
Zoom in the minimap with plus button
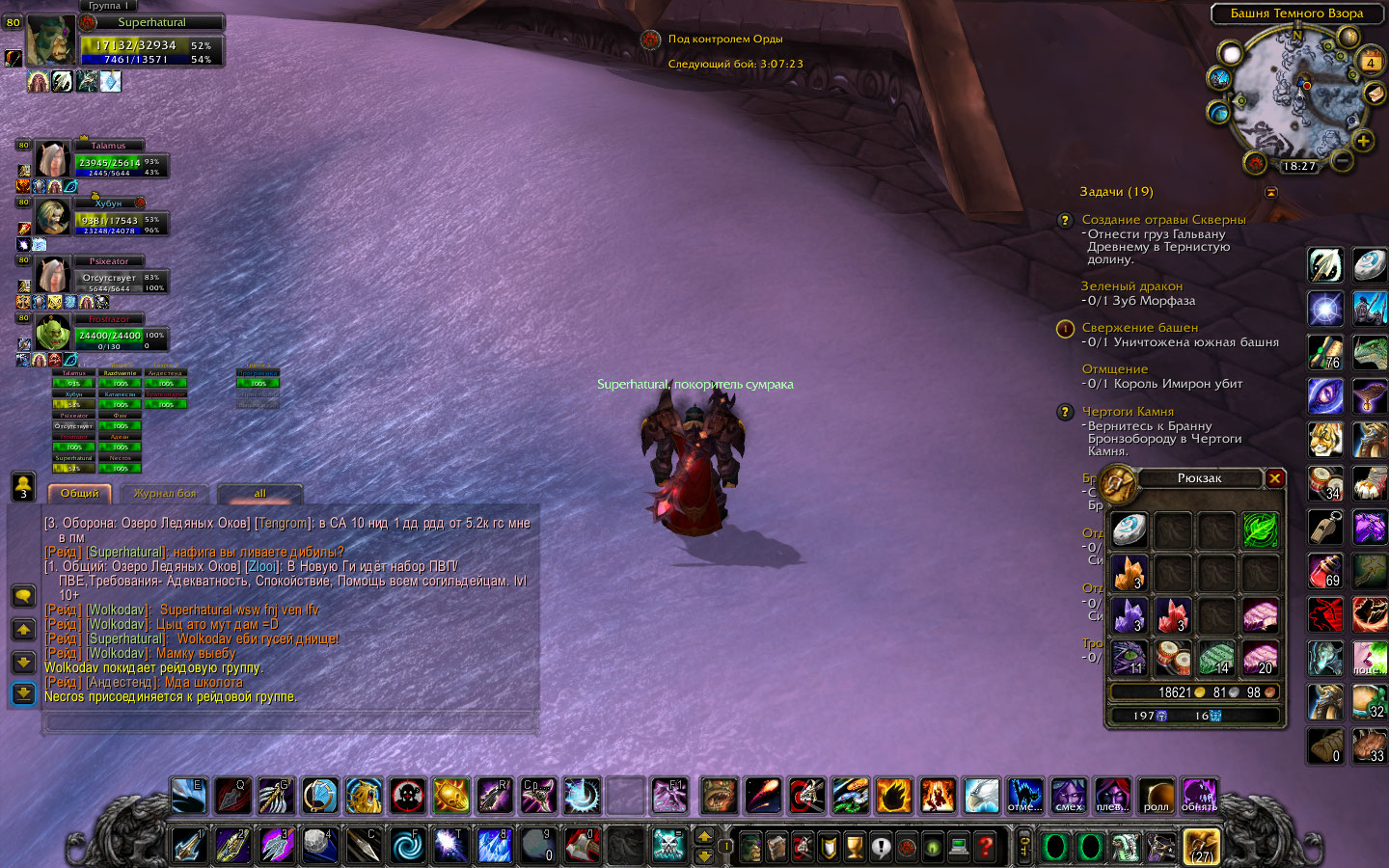(x=1363, y=142)
